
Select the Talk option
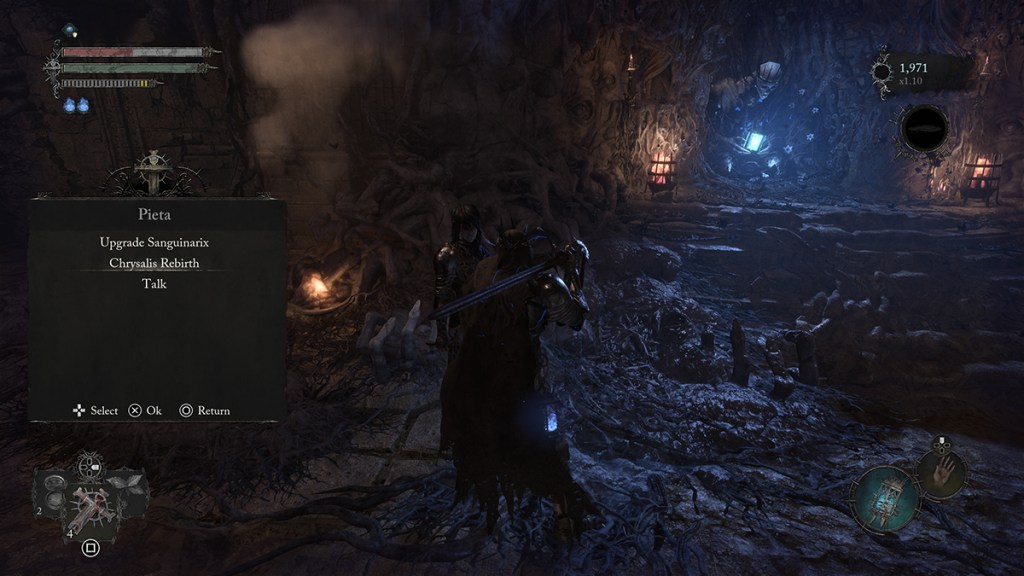[x=153, y=284]
